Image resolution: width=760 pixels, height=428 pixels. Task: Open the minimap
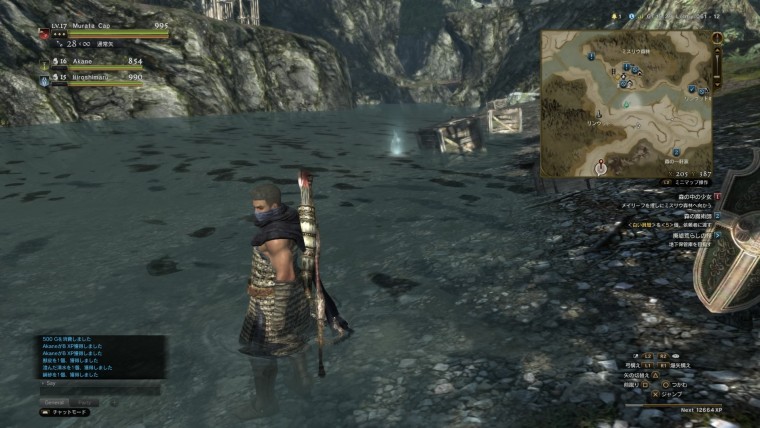pyautogui.click(x=626, y=103)
